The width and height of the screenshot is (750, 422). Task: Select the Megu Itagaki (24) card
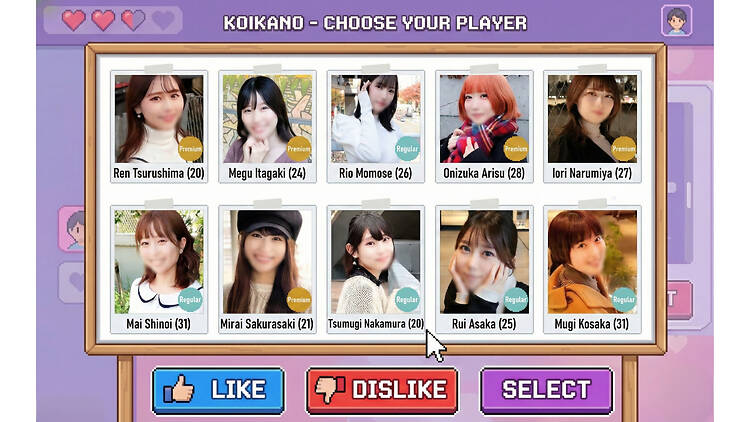(x=267, y=125)
